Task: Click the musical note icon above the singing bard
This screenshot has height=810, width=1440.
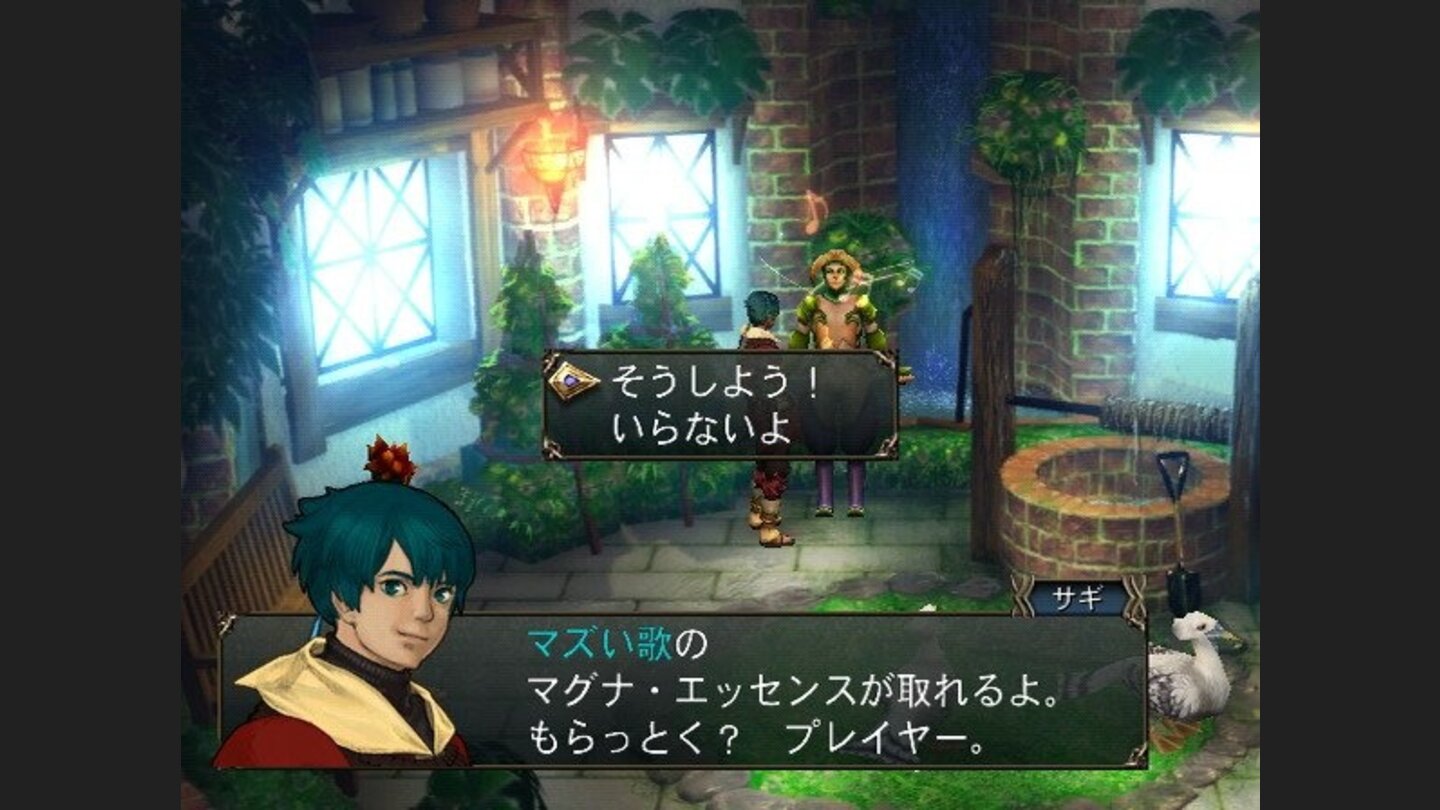Action: pyautogui.click(x=815, y=213)
